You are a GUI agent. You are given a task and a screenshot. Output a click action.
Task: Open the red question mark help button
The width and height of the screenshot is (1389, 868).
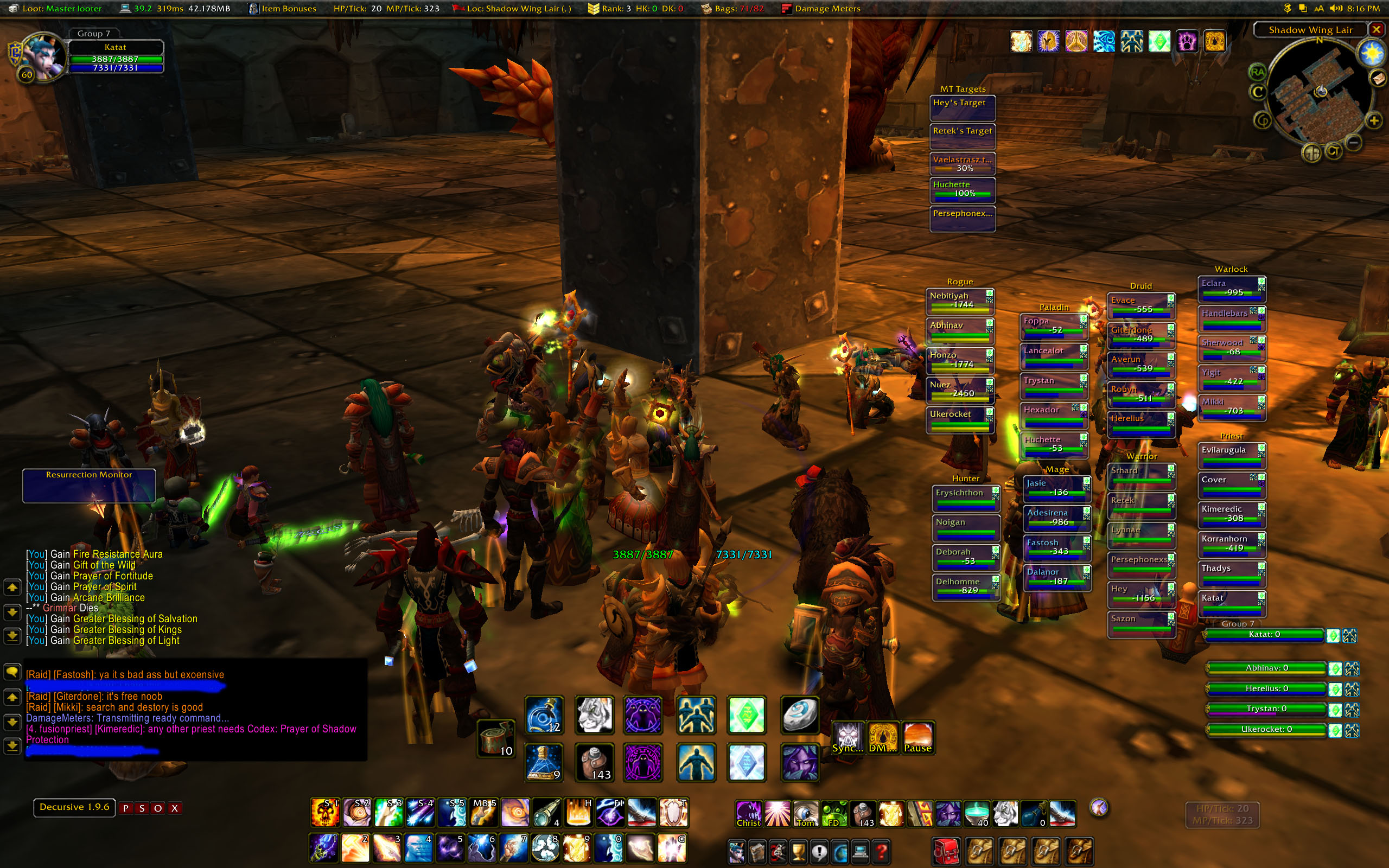[882, 851]
